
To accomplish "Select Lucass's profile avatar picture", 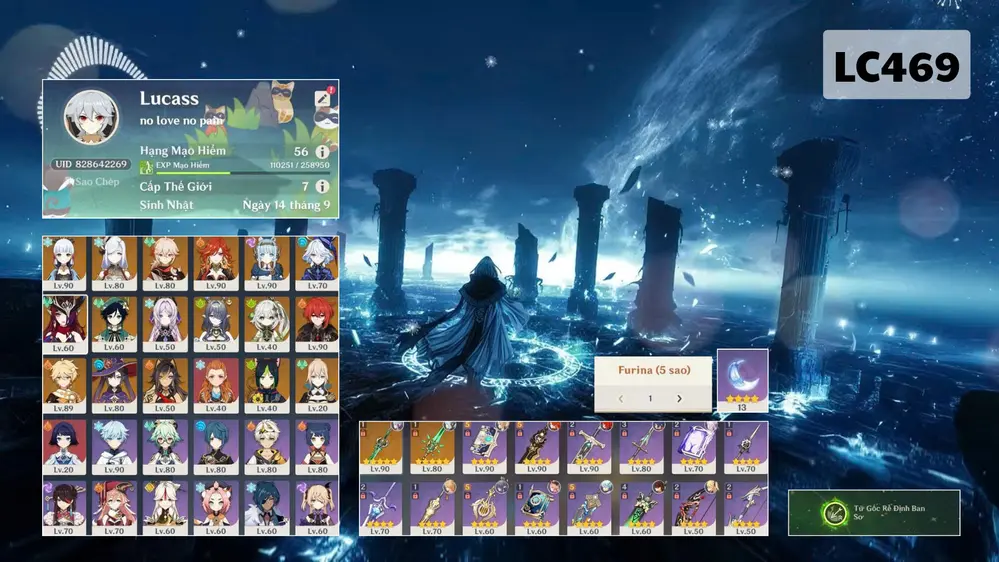I will point(91,116).
